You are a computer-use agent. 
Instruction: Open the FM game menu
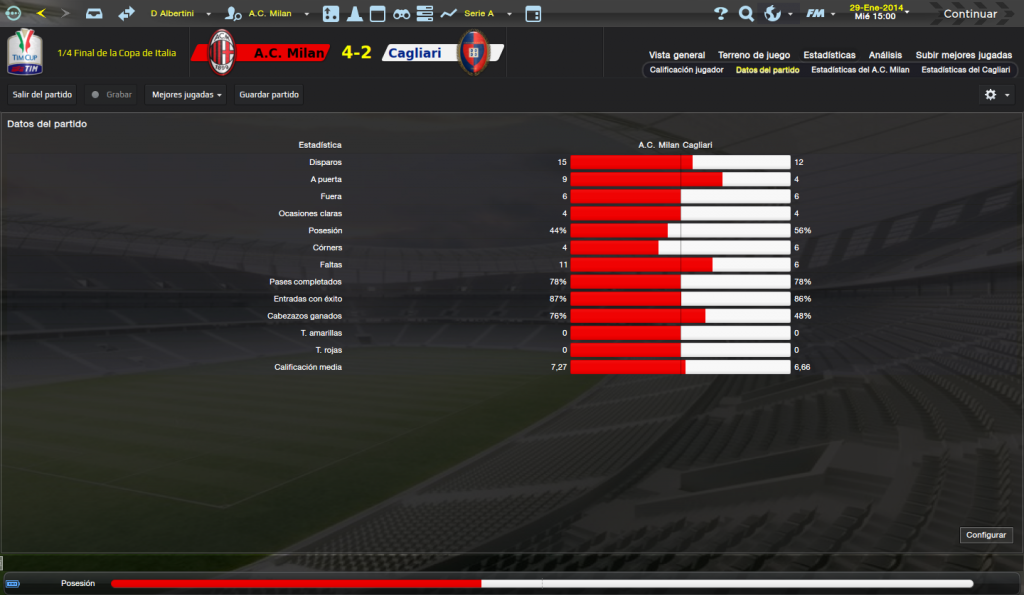[819, 14]
